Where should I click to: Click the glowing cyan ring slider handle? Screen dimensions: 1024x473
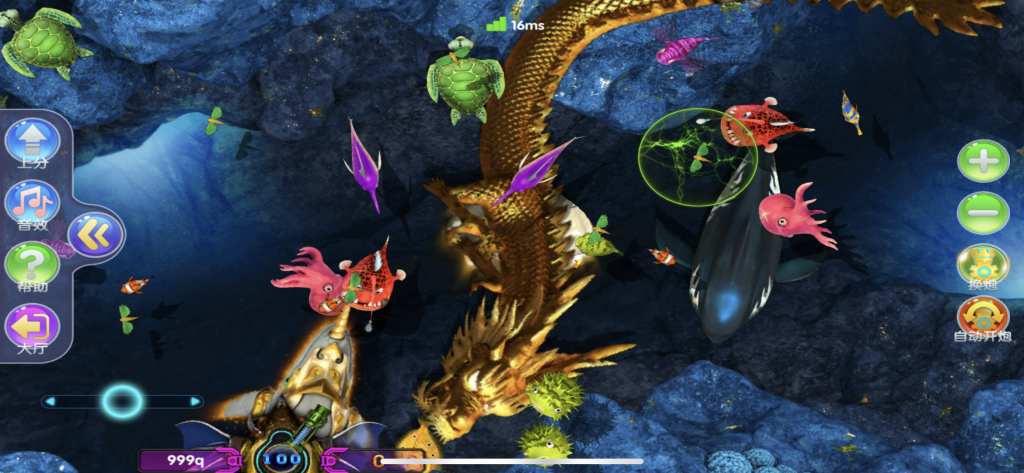pyautogui.click(x=122, y=401)
